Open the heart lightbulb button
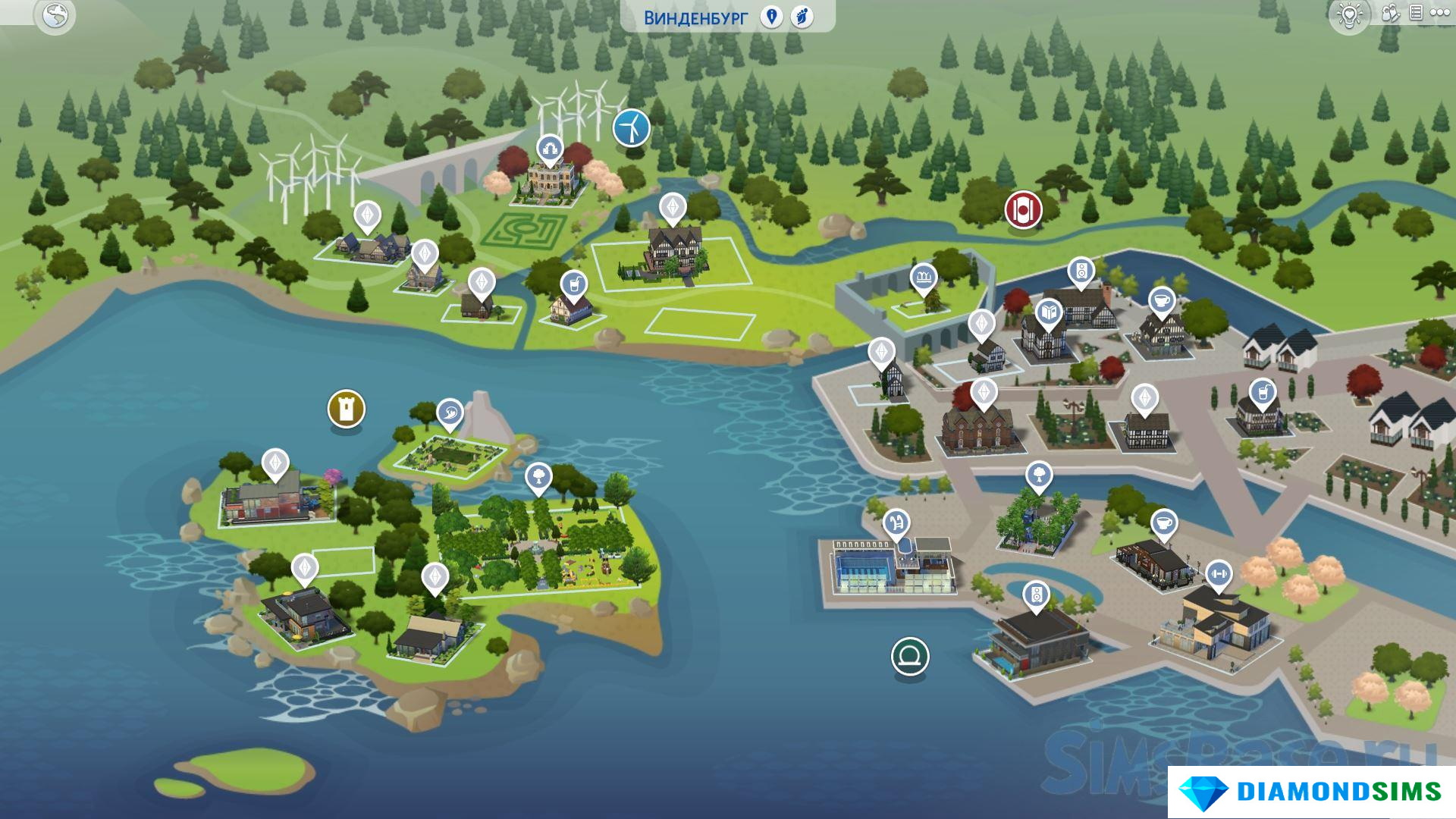This screenshot has height=819, width=1456. click(1350, 15)
